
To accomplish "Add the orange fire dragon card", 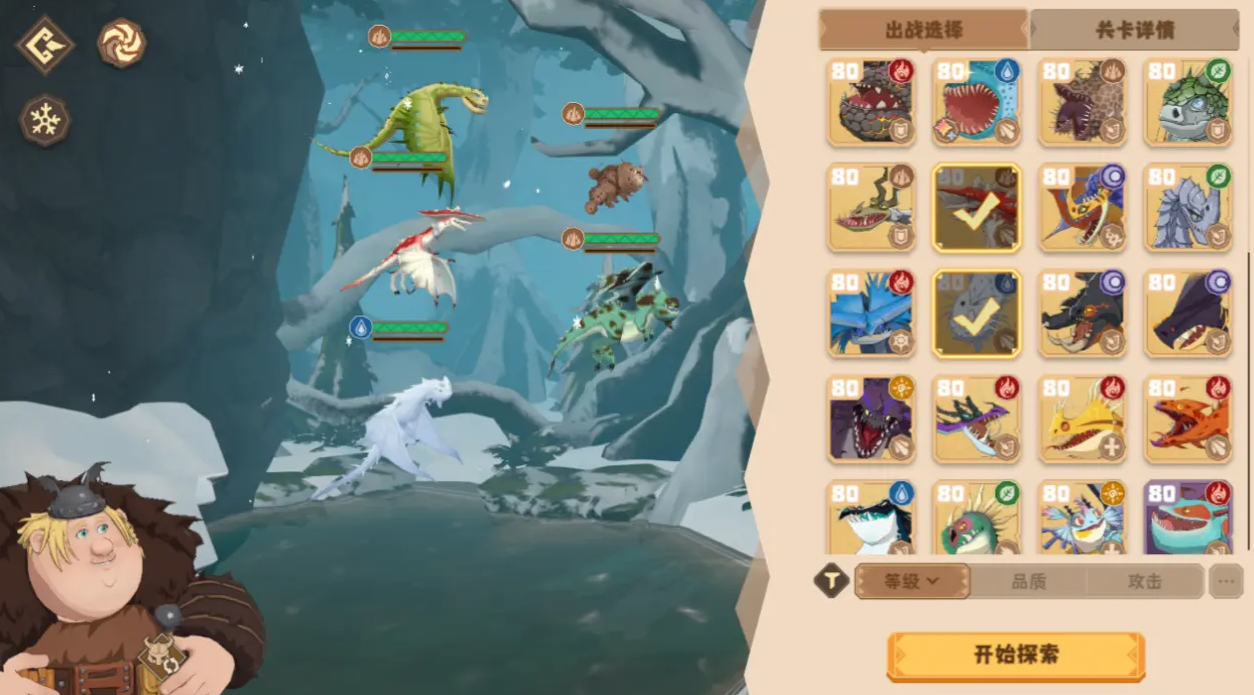I will pyautogui.click(x=1187, y=419).
